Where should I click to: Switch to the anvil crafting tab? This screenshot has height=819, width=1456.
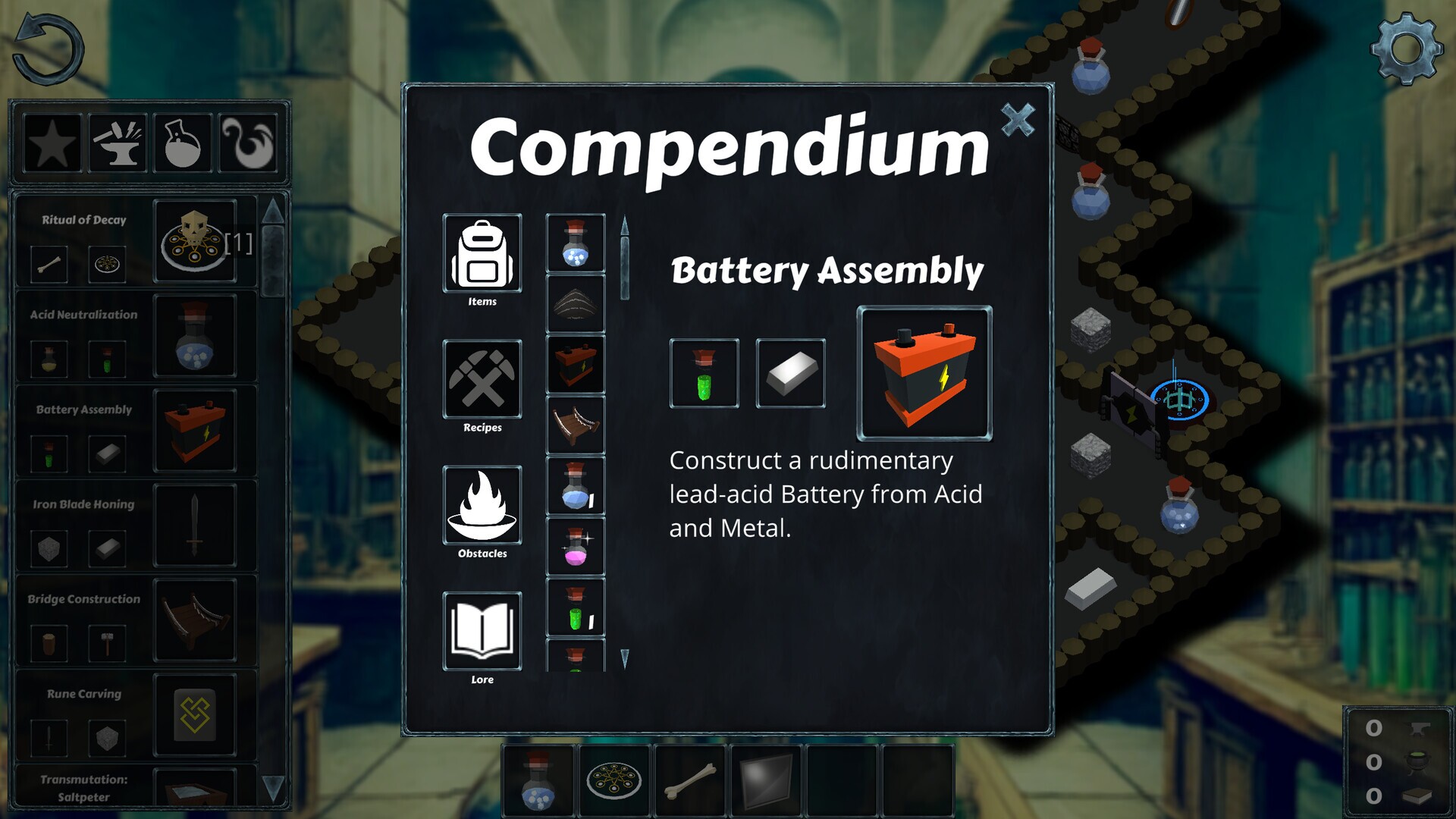coord(118,143)
